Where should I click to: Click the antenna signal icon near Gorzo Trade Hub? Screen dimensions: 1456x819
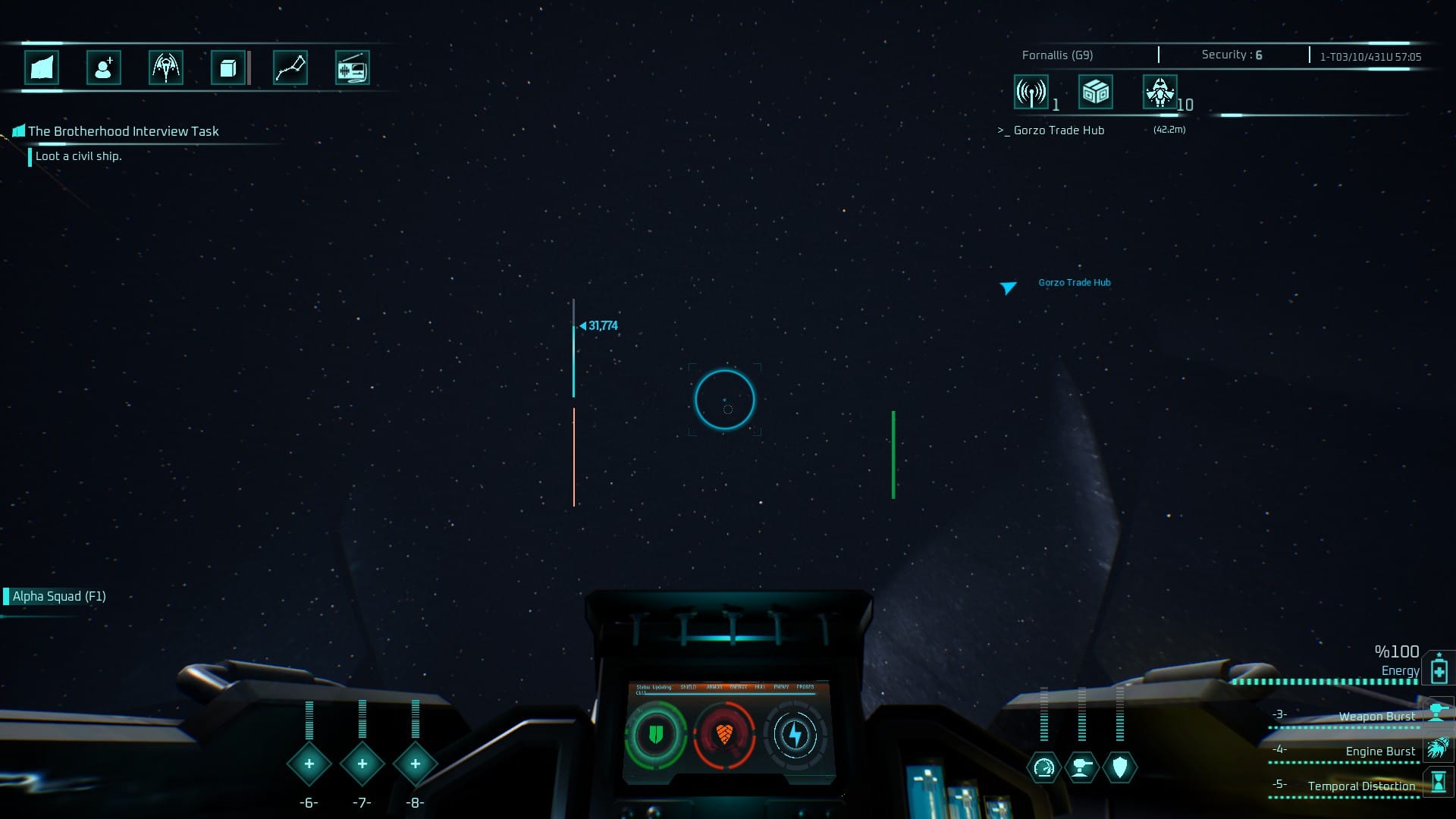click(x=1031, y=92)
